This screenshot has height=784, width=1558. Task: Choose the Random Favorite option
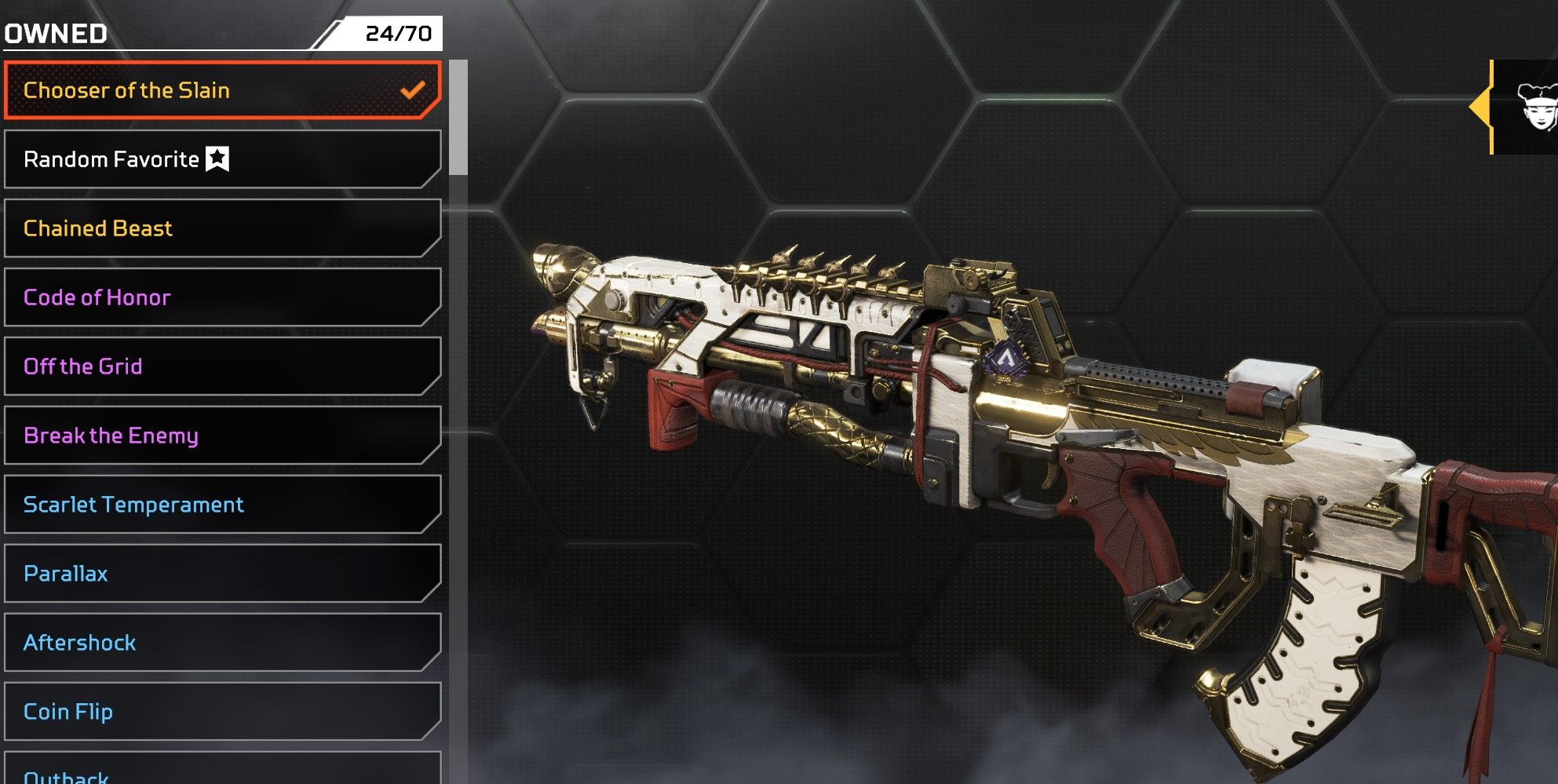pos(222,159)
